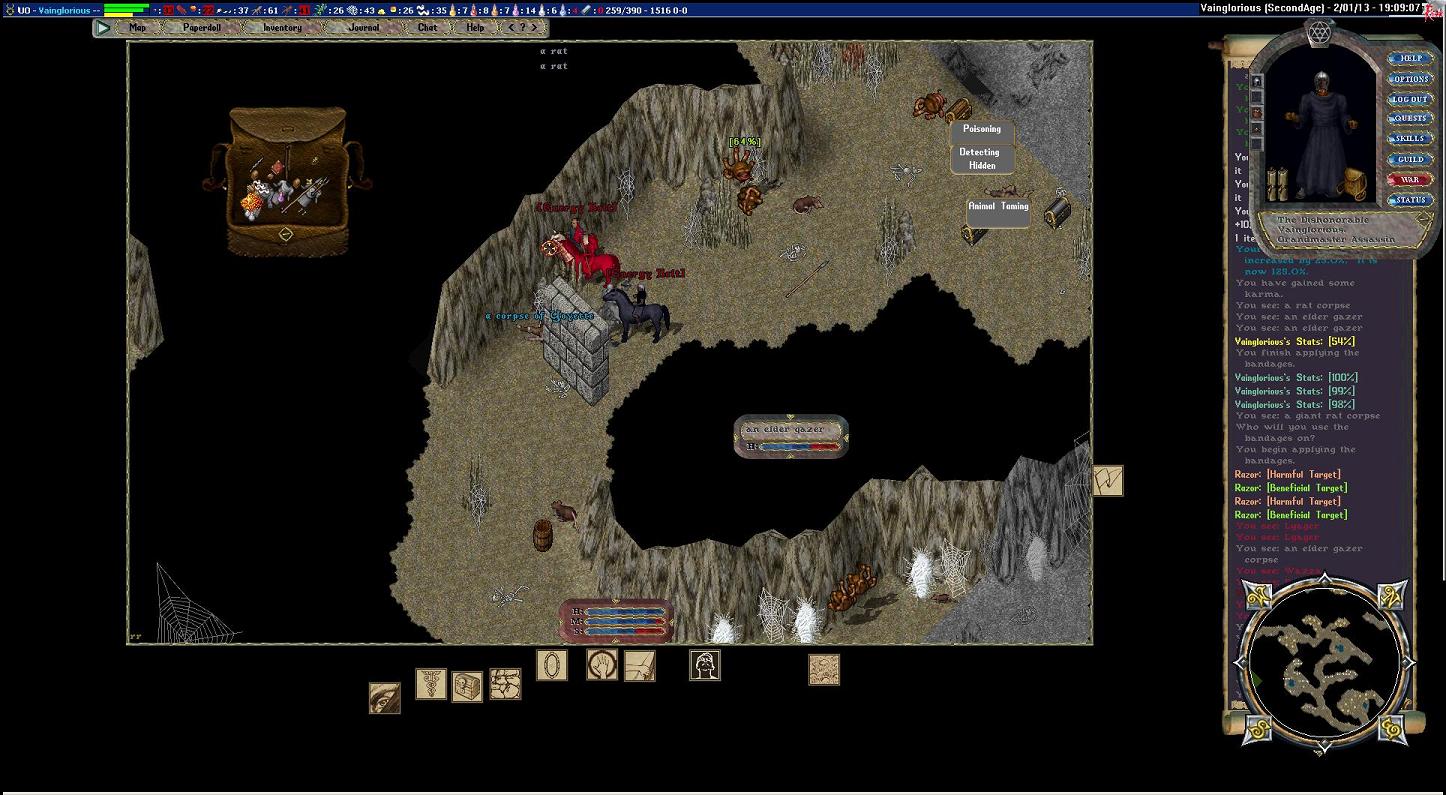
Task: Click the paperdoll HELP button
Action: tap(1409, 59)
